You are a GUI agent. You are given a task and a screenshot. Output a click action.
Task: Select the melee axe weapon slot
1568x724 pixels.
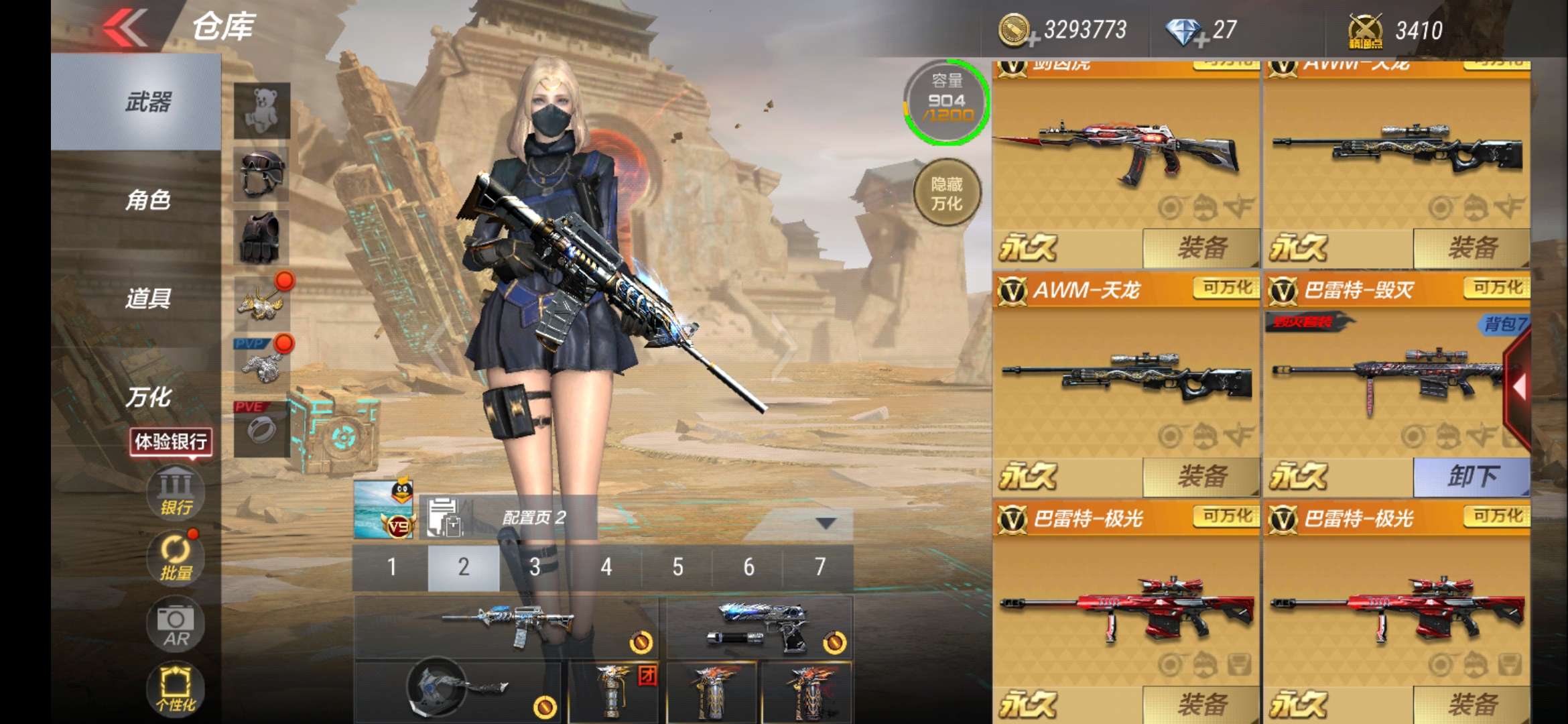point(458,690)
